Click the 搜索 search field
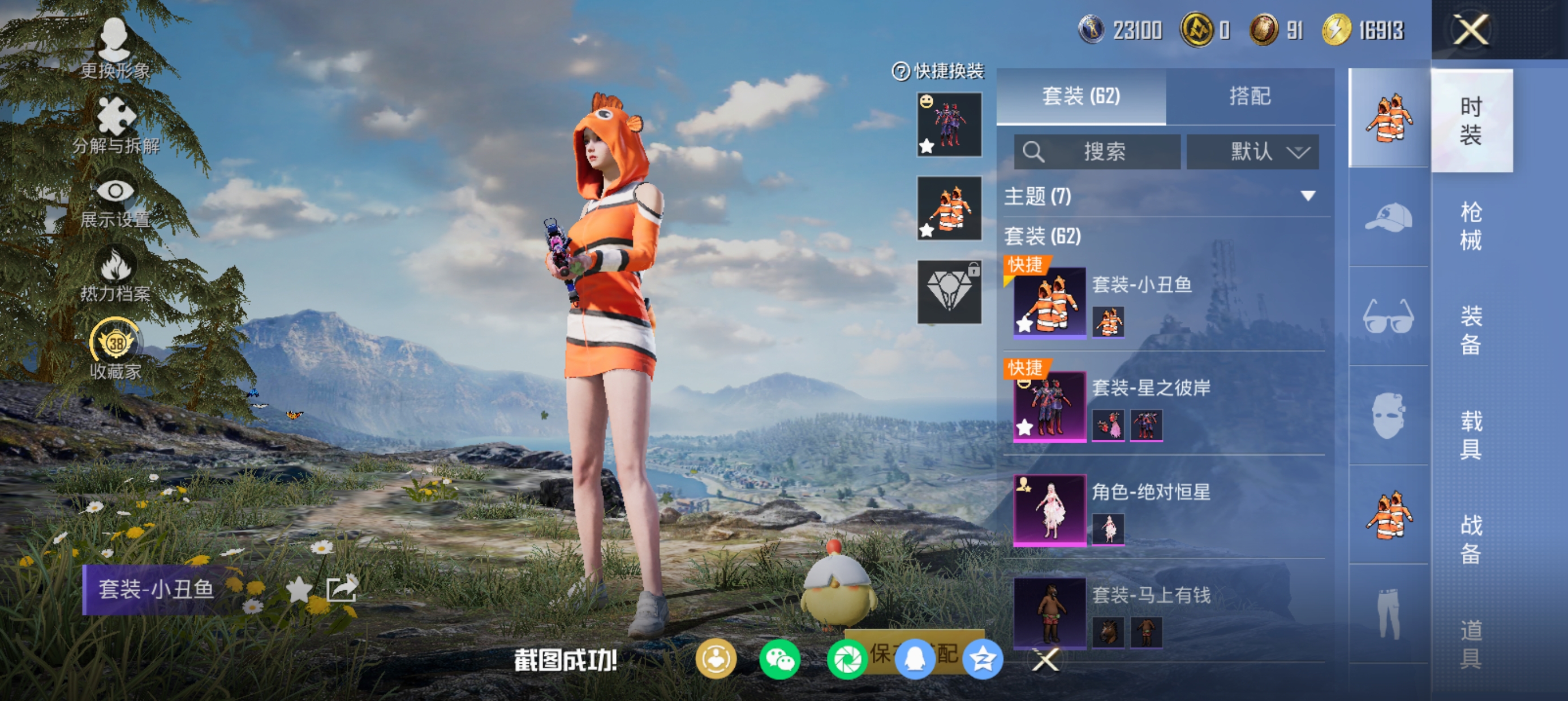 click(1097, 152)
